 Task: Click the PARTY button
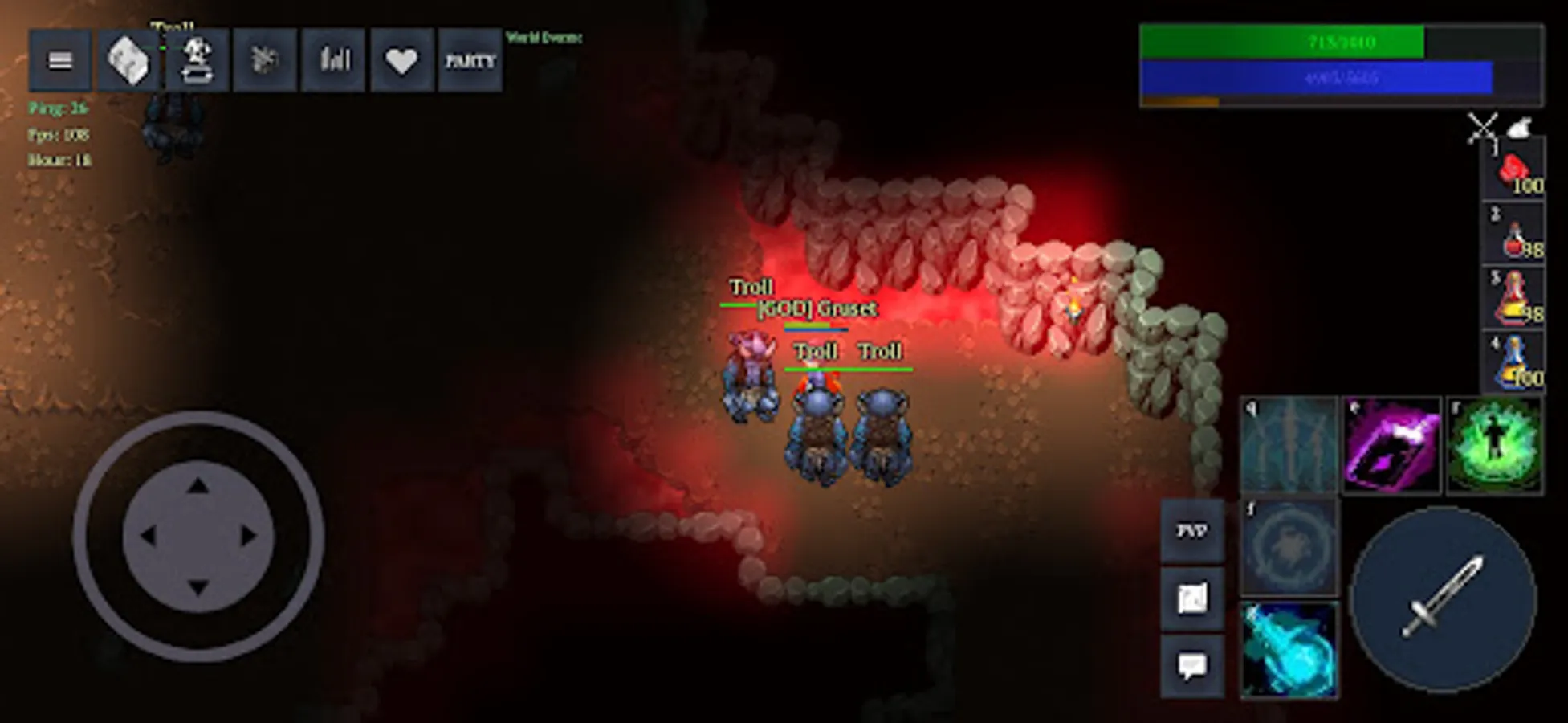[470, 59]
